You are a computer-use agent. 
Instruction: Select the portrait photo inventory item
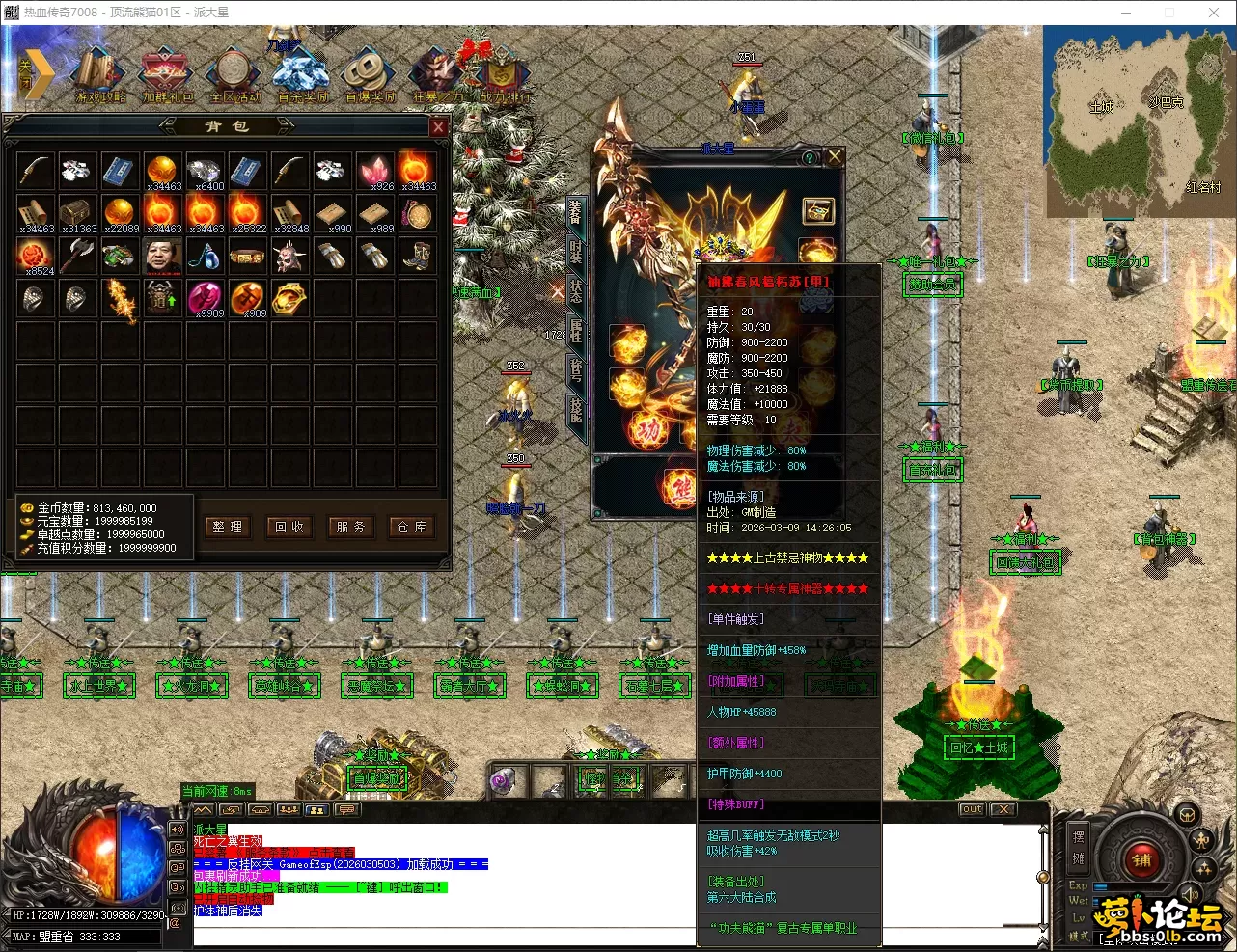point(161,256)
